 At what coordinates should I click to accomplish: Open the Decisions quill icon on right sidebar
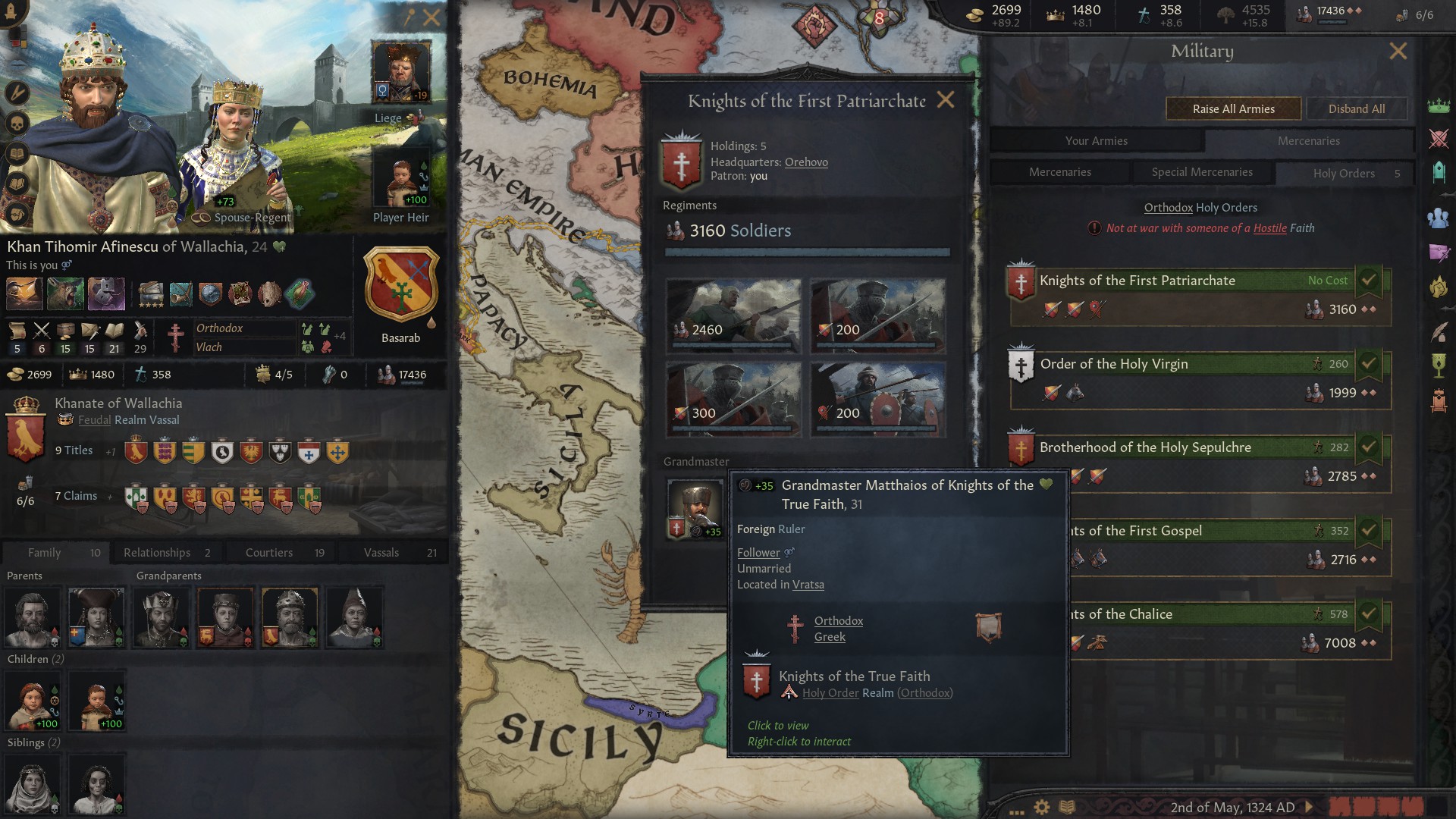pyautogui.click(x=1439, y=331)
